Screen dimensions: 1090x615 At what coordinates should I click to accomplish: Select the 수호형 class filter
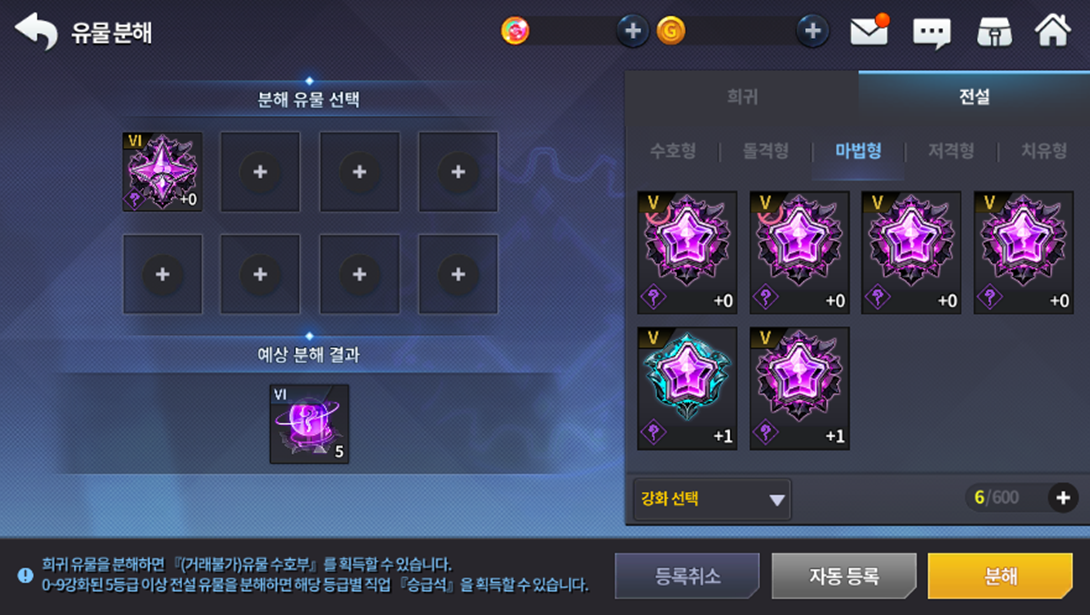coord(673,151)
